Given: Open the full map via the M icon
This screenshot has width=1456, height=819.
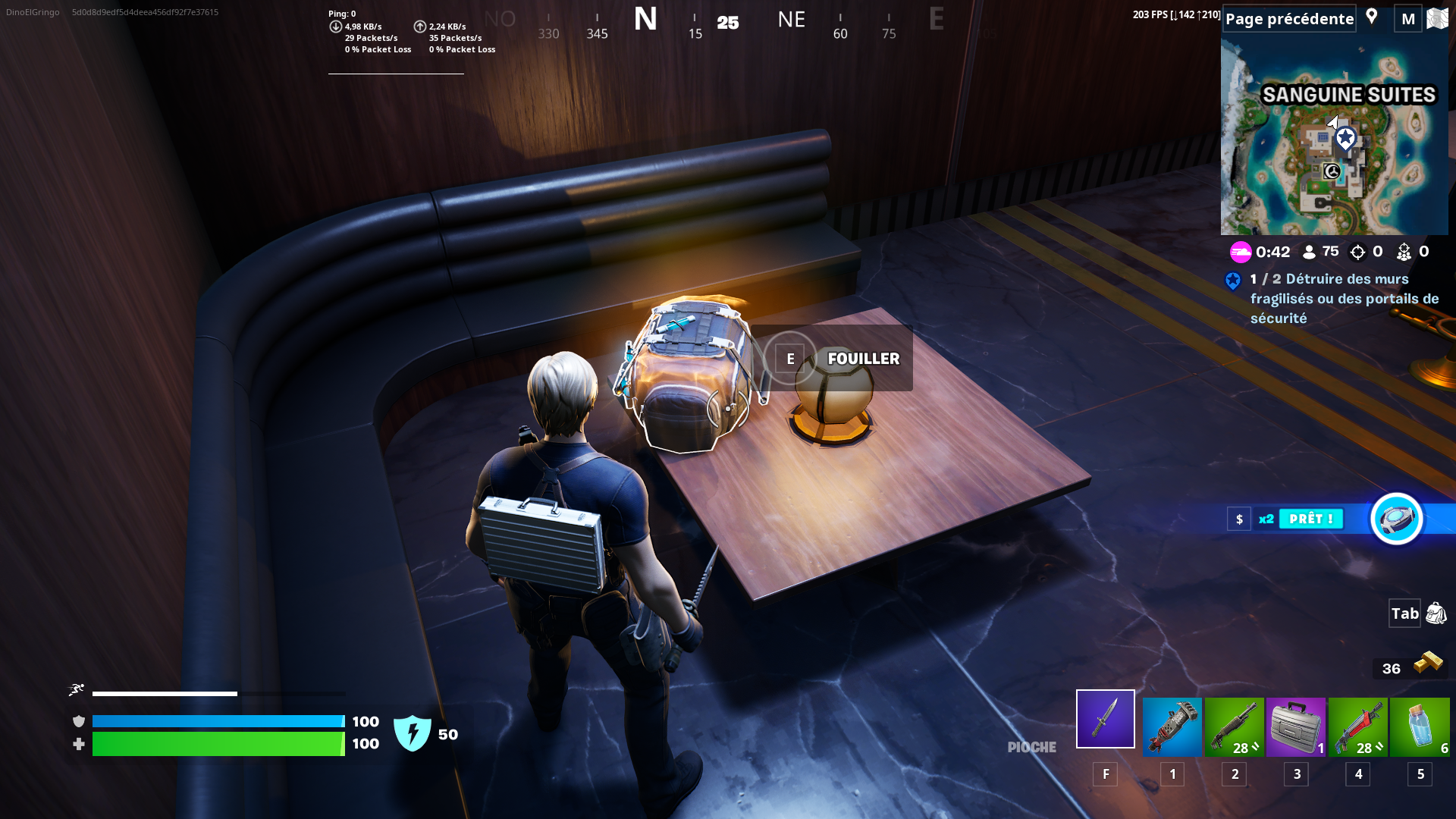Looking at the screenshot, I should point(1408,18).
